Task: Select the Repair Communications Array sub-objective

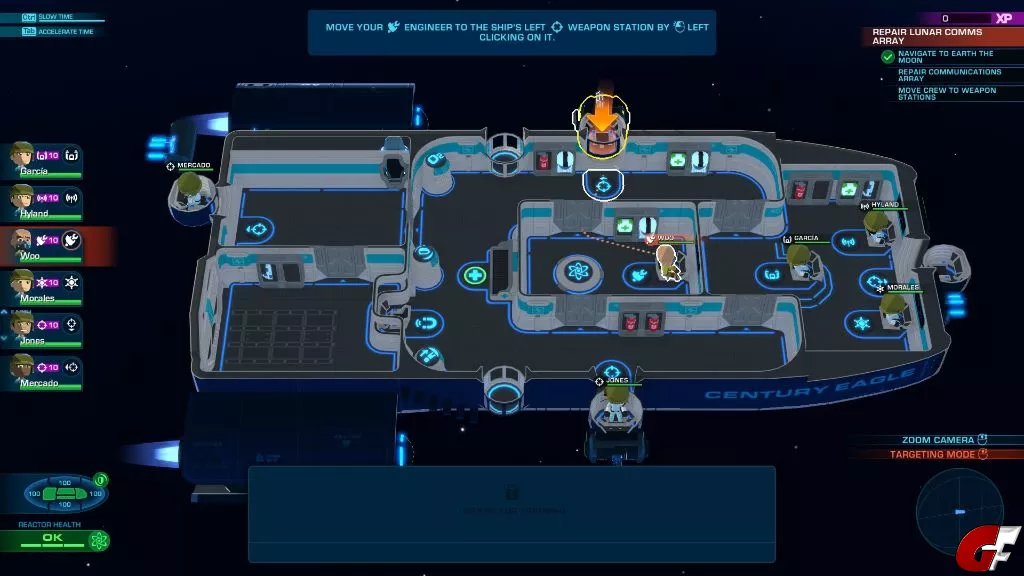Action: (949, 75)
